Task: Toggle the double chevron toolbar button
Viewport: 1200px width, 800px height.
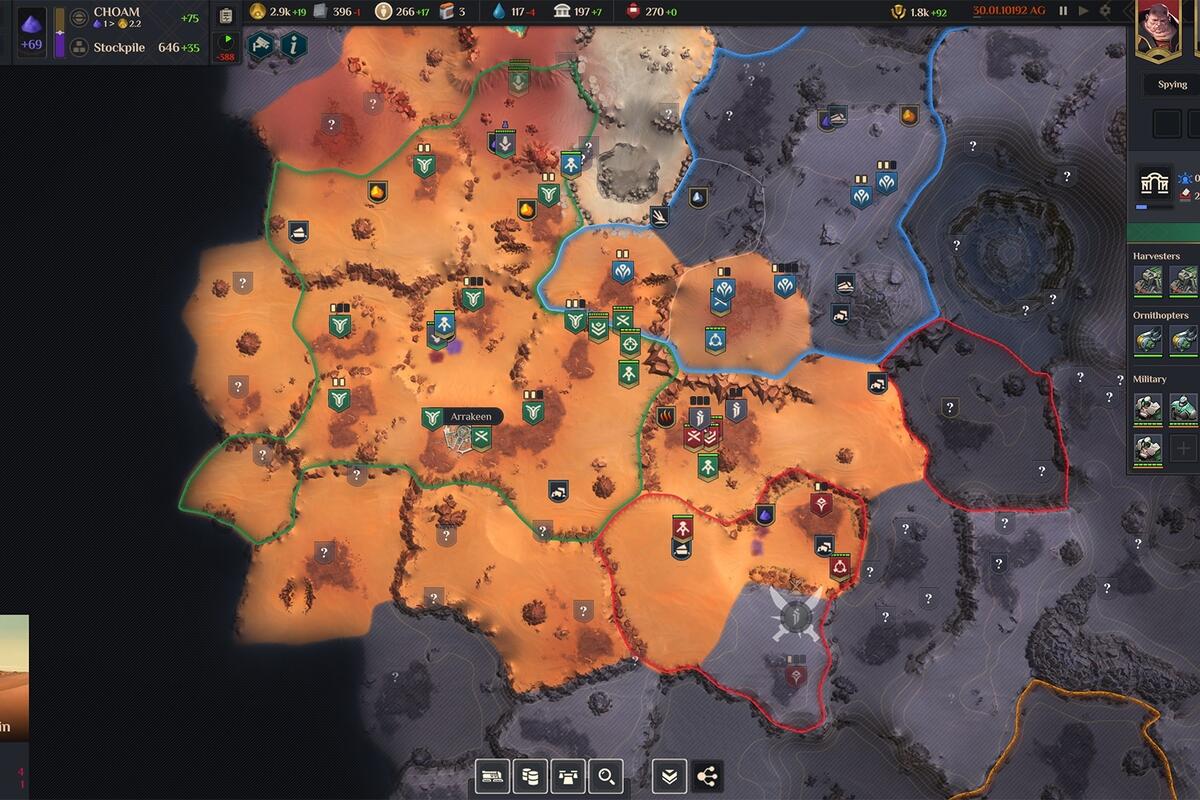Action: 670,775
